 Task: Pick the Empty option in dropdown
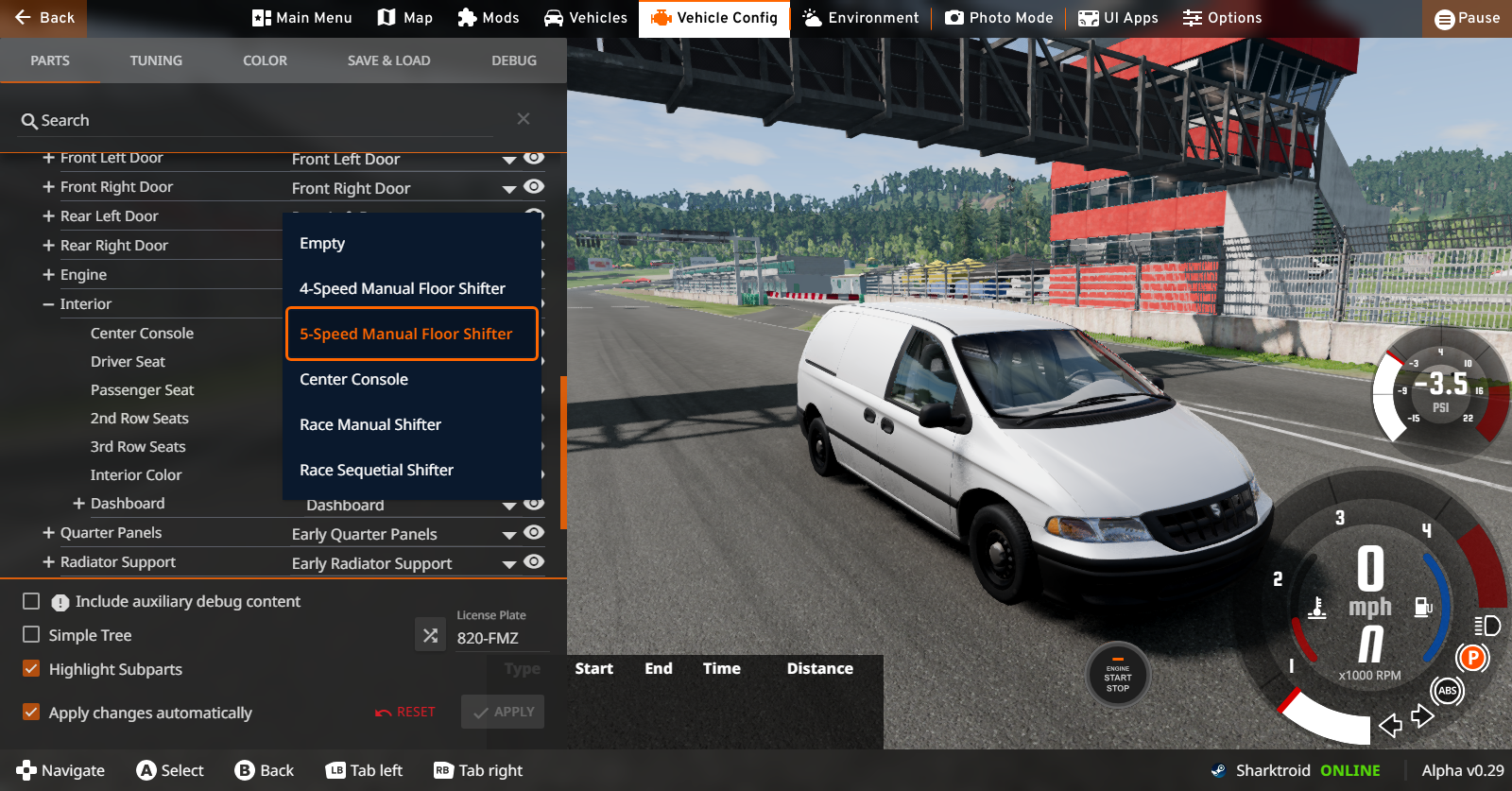pyautogui.click(x=322, y=243)
